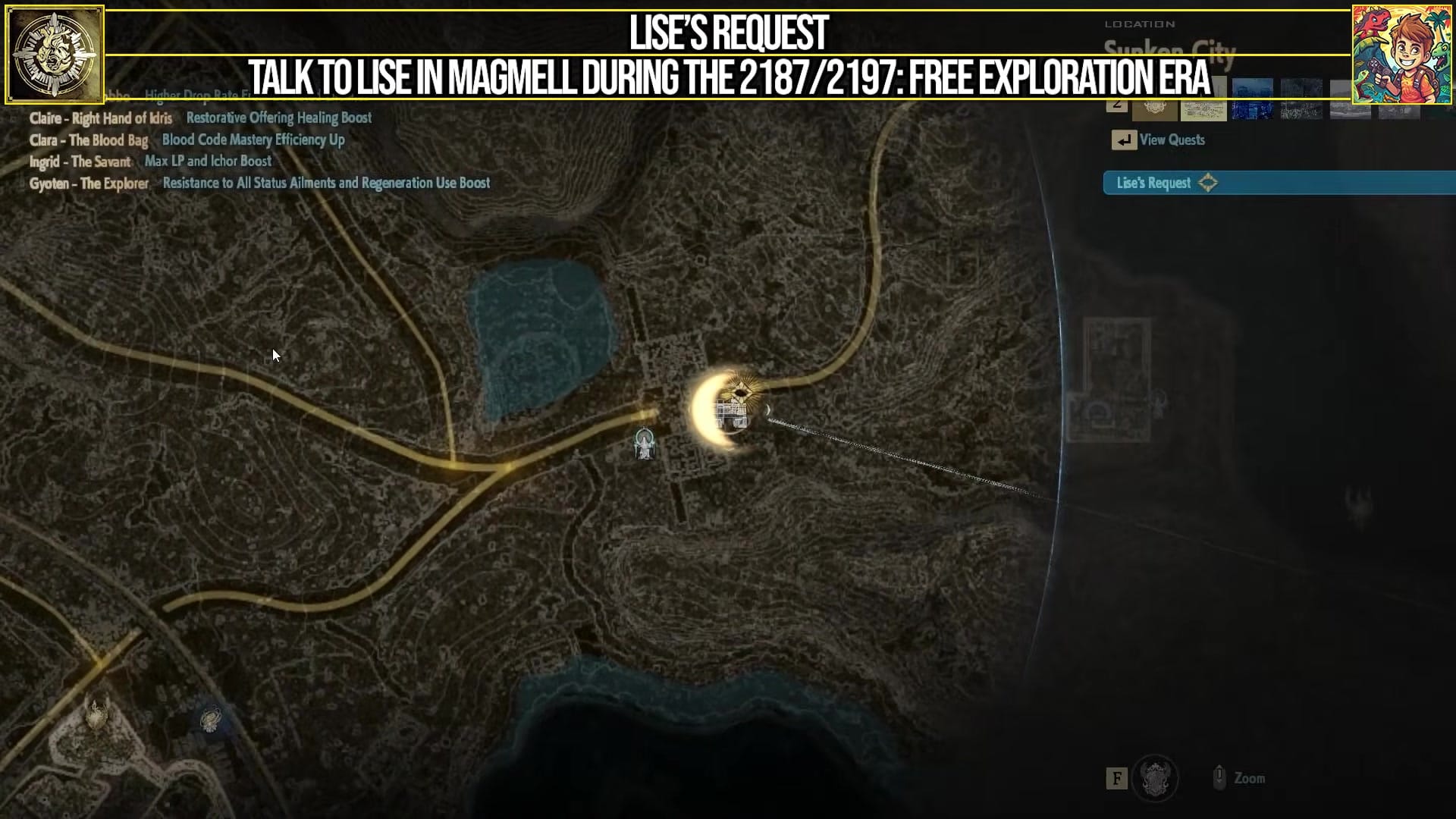The height and width of the screenshot is (819, 1456).
Task: Click the game emblem logo in the top-left corner
Action: click(x=56, y=55)
